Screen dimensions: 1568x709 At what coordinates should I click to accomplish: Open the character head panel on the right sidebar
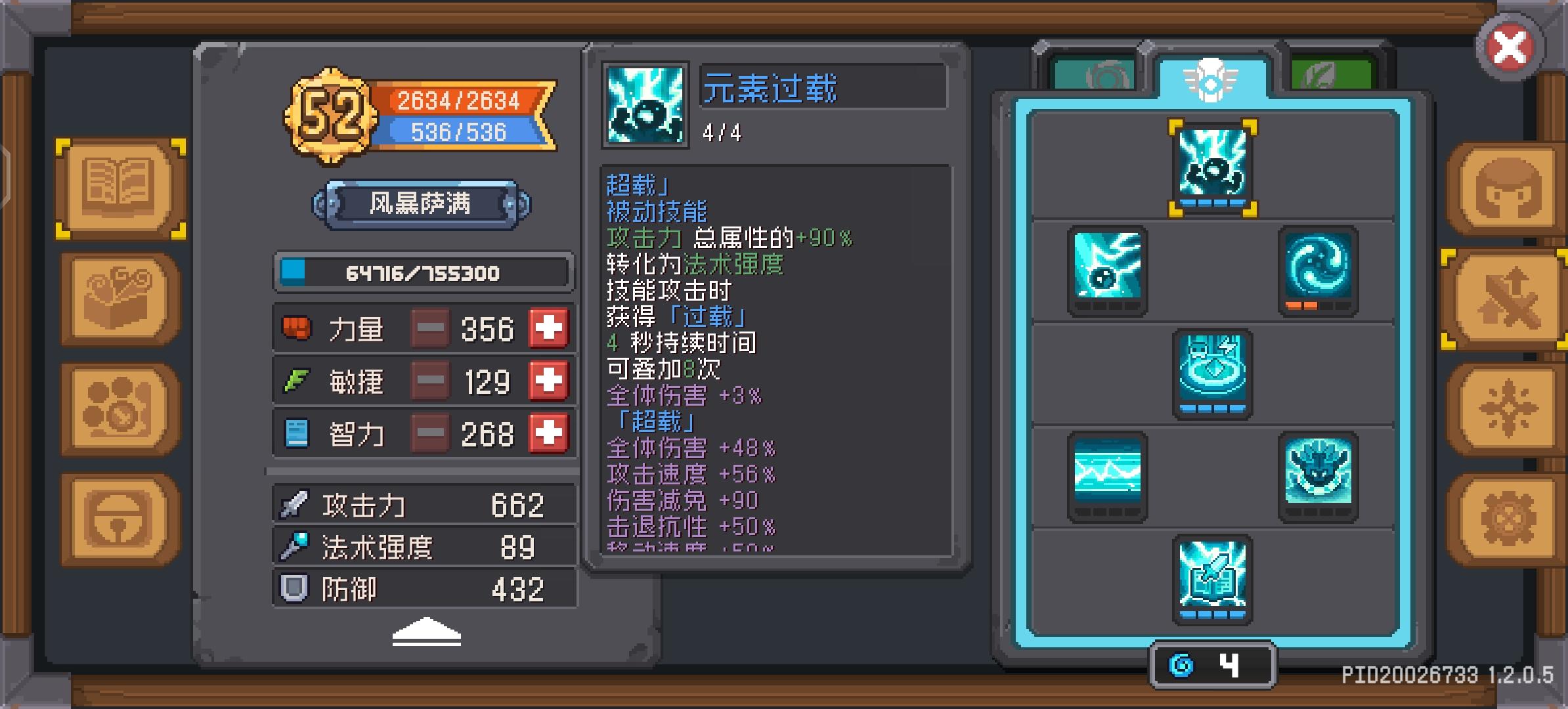tap(1508, 187)
